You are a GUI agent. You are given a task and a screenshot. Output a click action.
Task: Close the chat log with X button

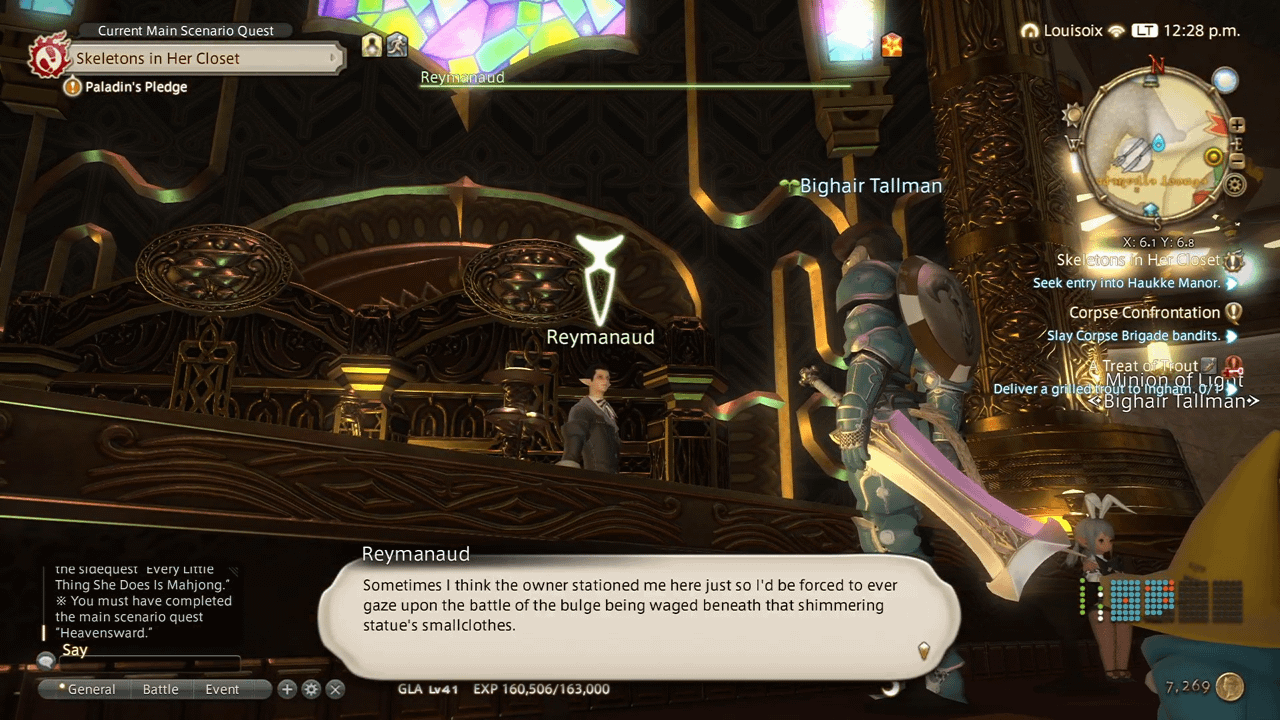[336, 689]
